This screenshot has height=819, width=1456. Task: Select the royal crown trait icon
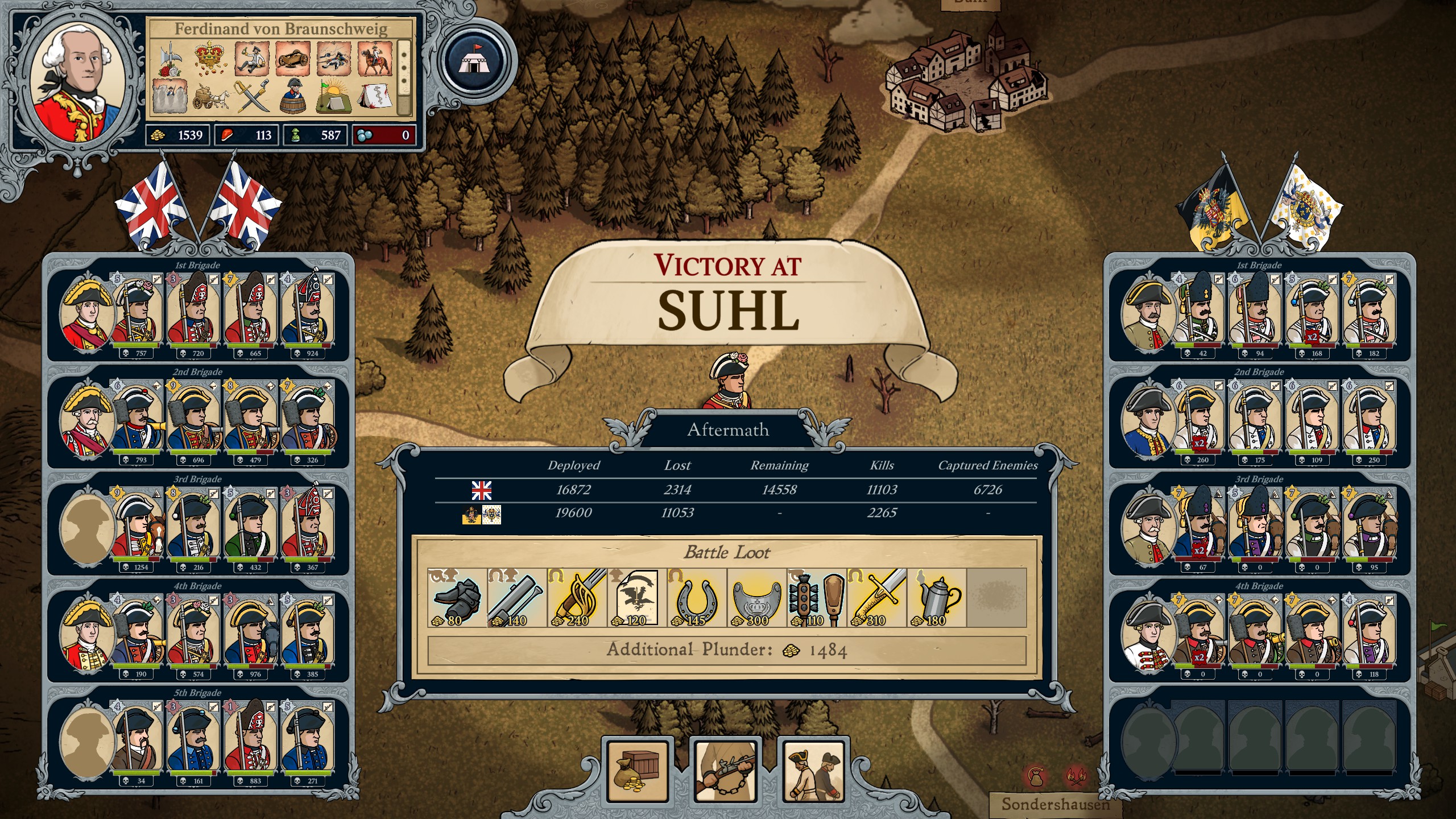[210, 59]
